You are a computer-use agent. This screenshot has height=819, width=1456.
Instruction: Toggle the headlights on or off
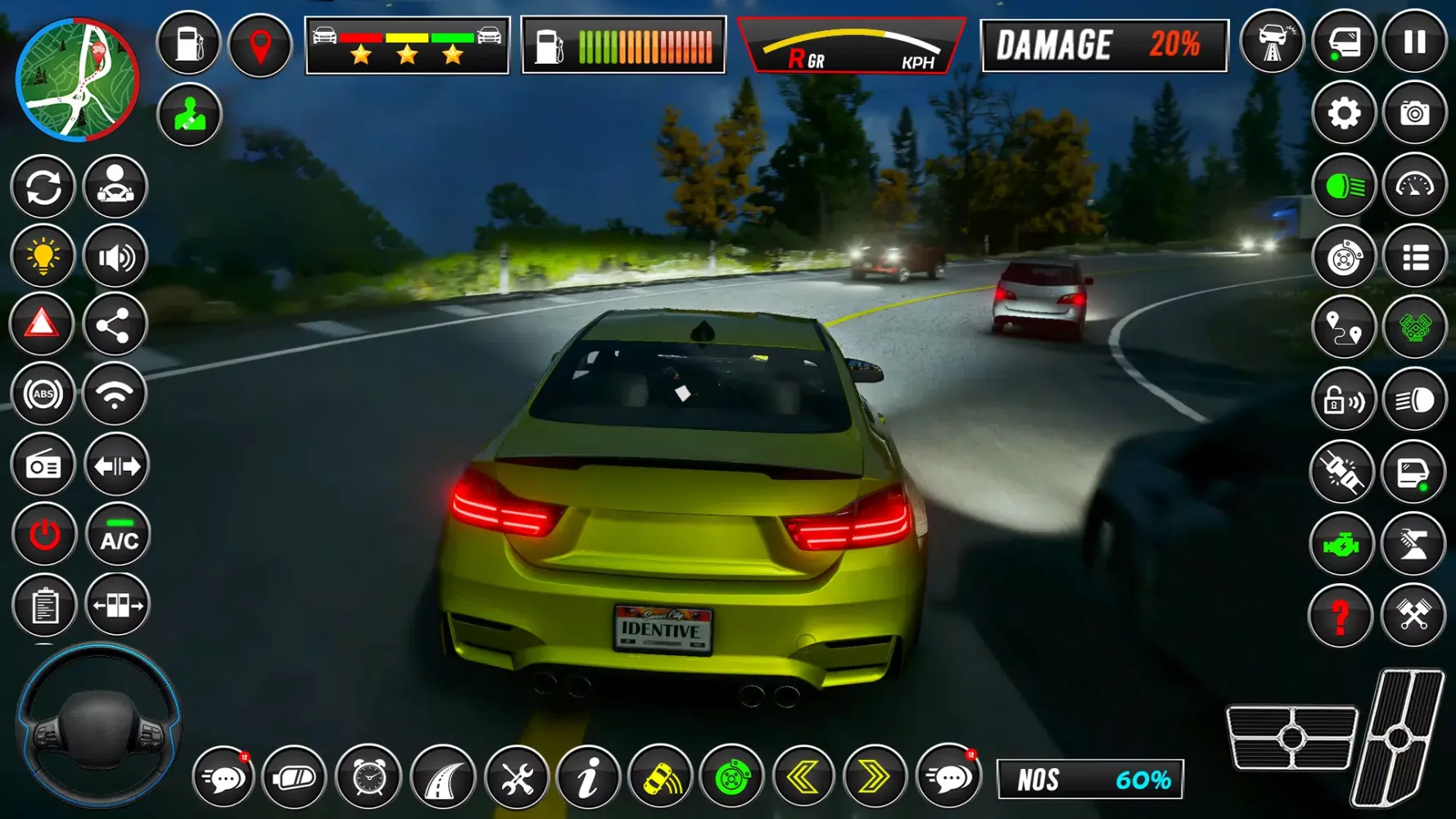pos(1343,187)
